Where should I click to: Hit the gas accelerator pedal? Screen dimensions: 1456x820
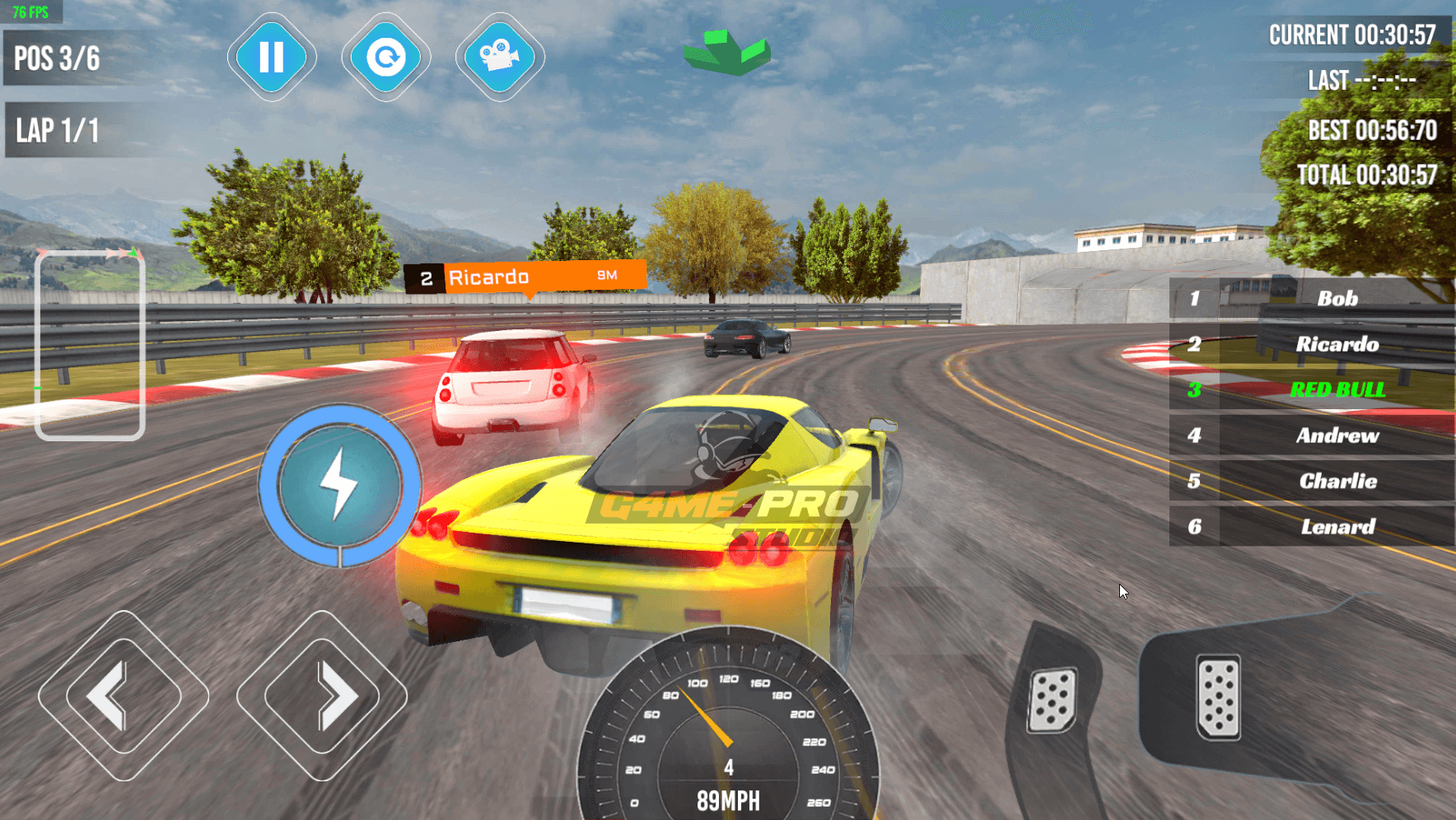tap(1218, 697)
